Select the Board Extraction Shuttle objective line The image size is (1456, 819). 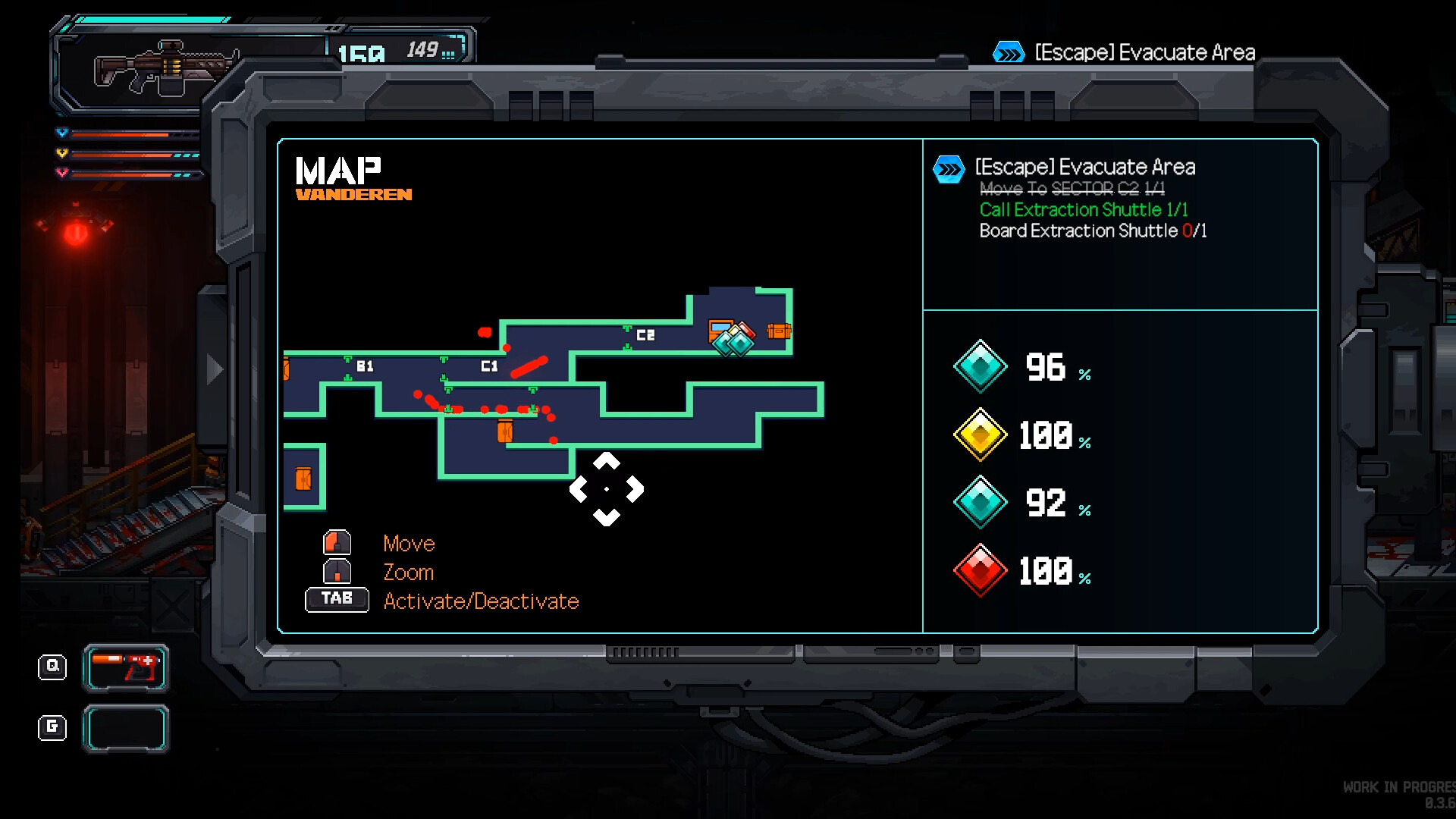[1092, 231]
